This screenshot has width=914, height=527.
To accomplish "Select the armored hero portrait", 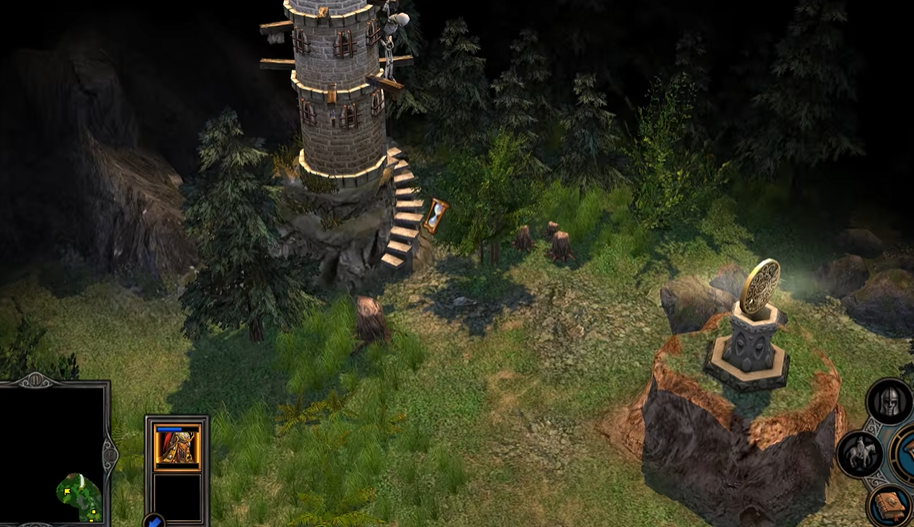I will 177,447.
